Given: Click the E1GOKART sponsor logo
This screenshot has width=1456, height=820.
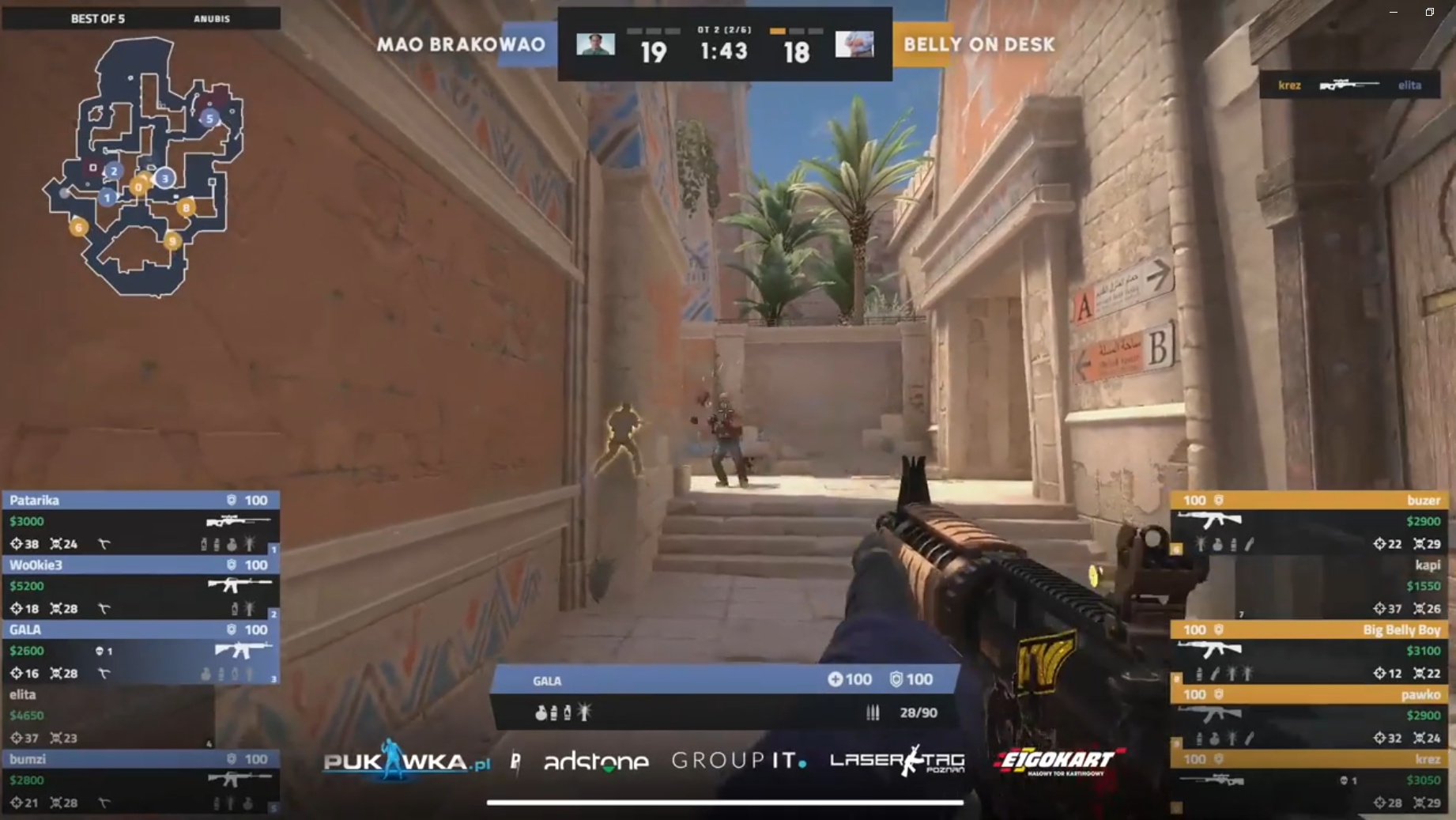Looking at the screenshot, I should 1058,761.
